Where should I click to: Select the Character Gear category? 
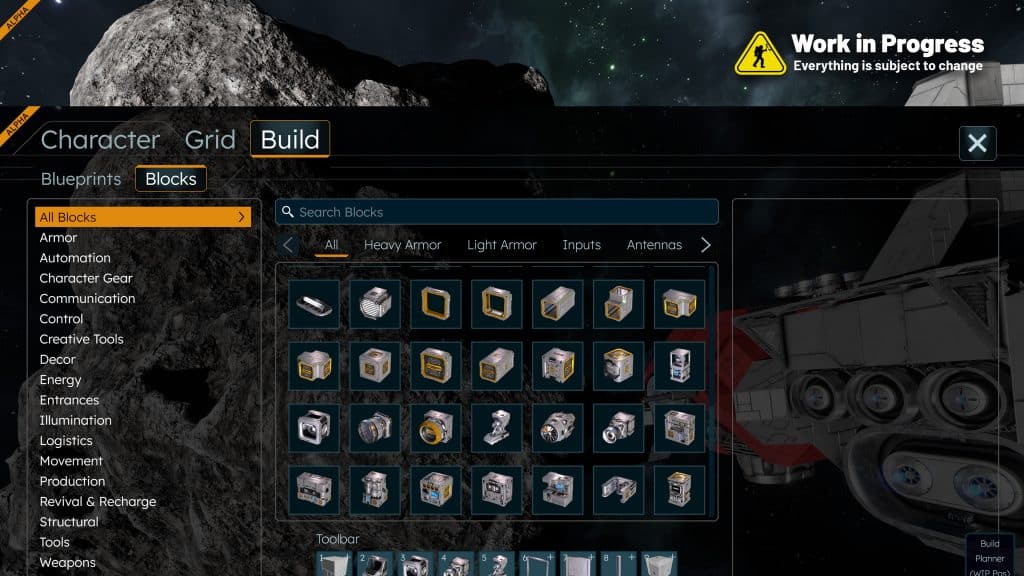[x=86, y=278]
